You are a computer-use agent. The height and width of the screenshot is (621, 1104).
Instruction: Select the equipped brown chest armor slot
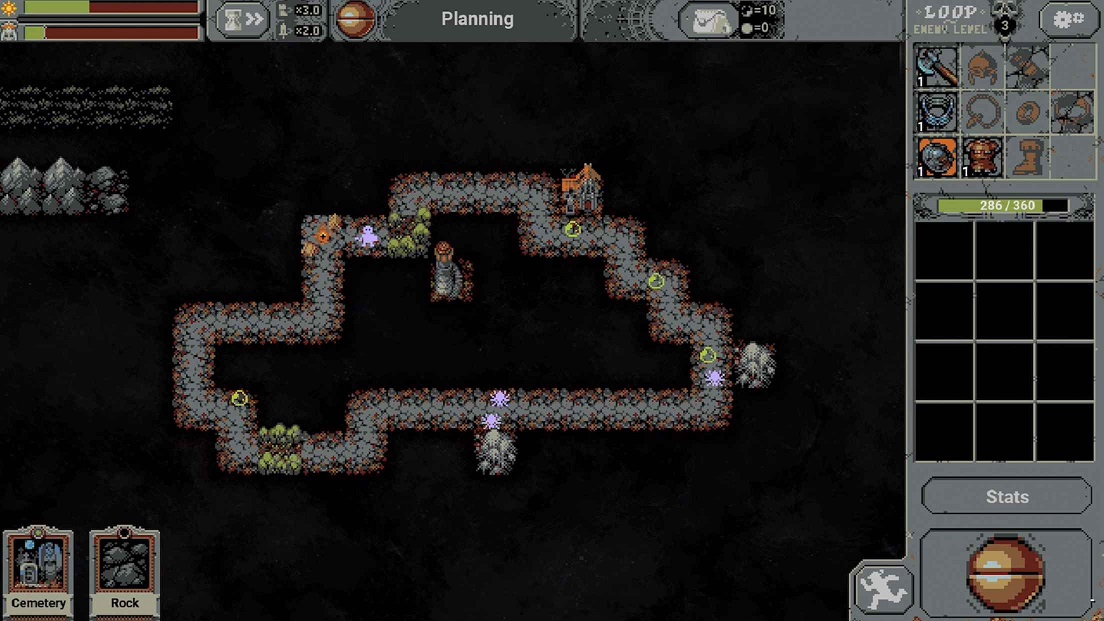(982, 157)
